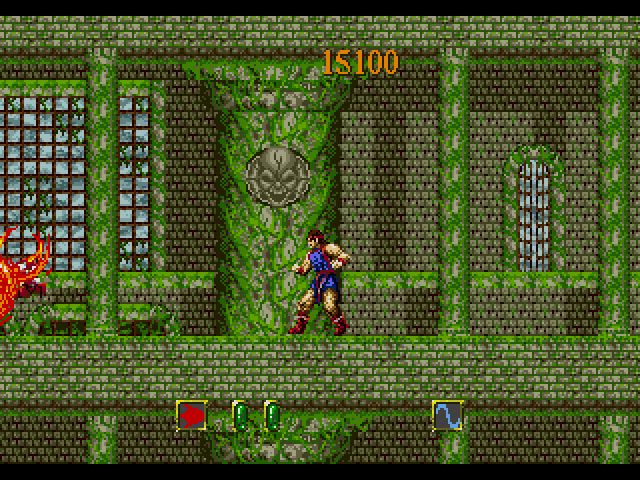Viewport: 640px width, 480px height.
Task: Activate the blue wave item icon
Action: click(447, 415)
